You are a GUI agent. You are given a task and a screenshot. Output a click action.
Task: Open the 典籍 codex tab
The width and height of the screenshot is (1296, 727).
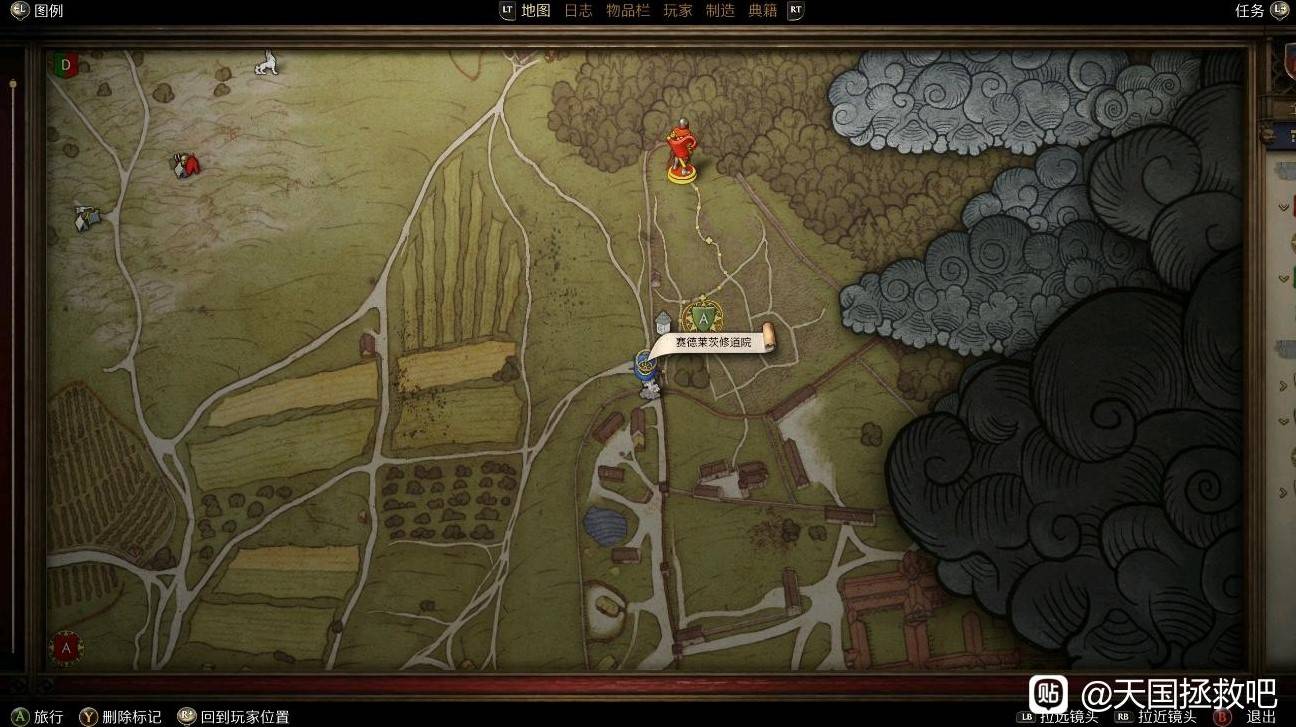click(x=763, y=11)
